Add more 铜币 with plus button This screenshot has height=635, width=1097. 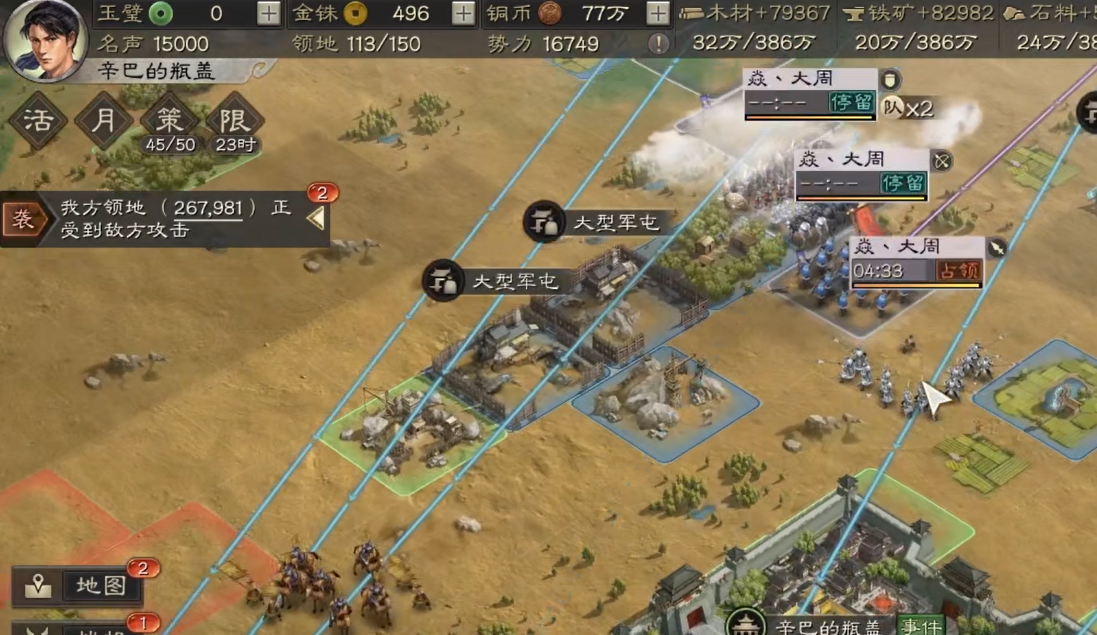click(657, 13)
